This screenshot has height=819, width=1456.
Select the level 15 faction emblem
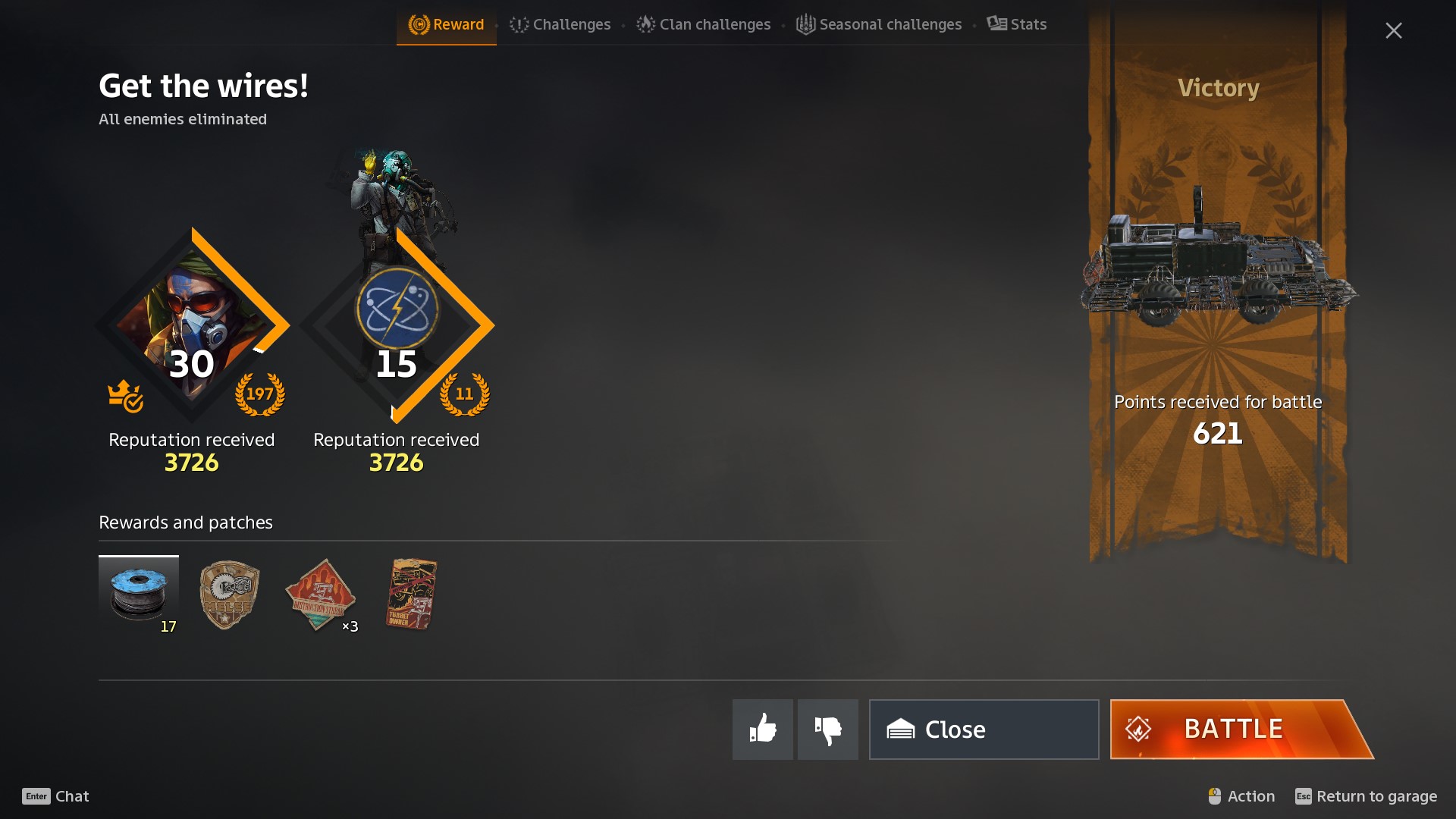[397, 309]
